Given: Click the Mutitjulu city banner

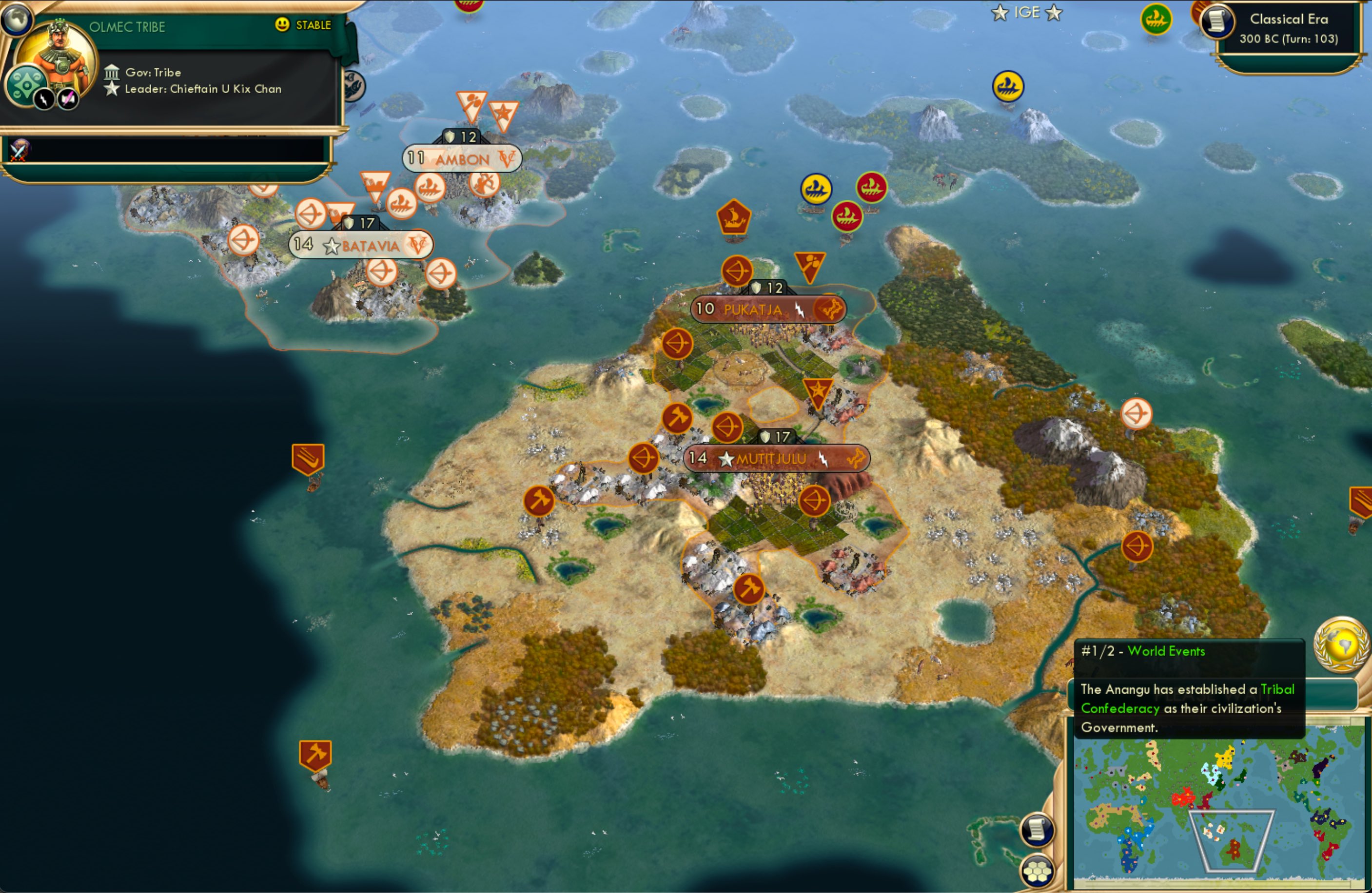Looking at the screenshot, I should tap(775, 458).
